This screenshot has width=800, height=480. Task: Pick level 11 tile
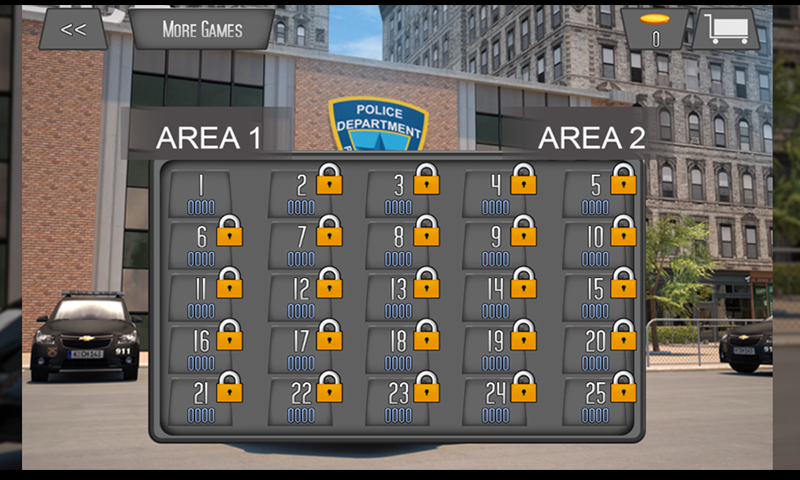[202, 297]
